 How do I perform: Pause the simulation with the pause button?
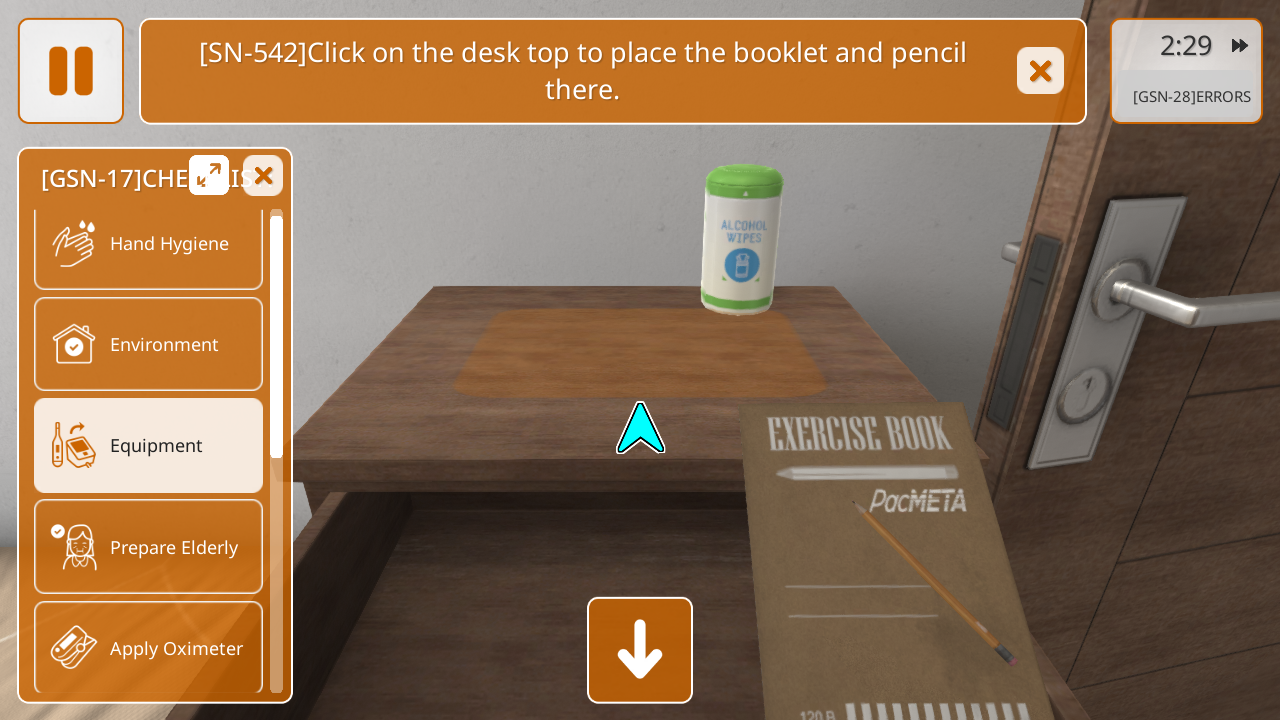coord(71,71)
